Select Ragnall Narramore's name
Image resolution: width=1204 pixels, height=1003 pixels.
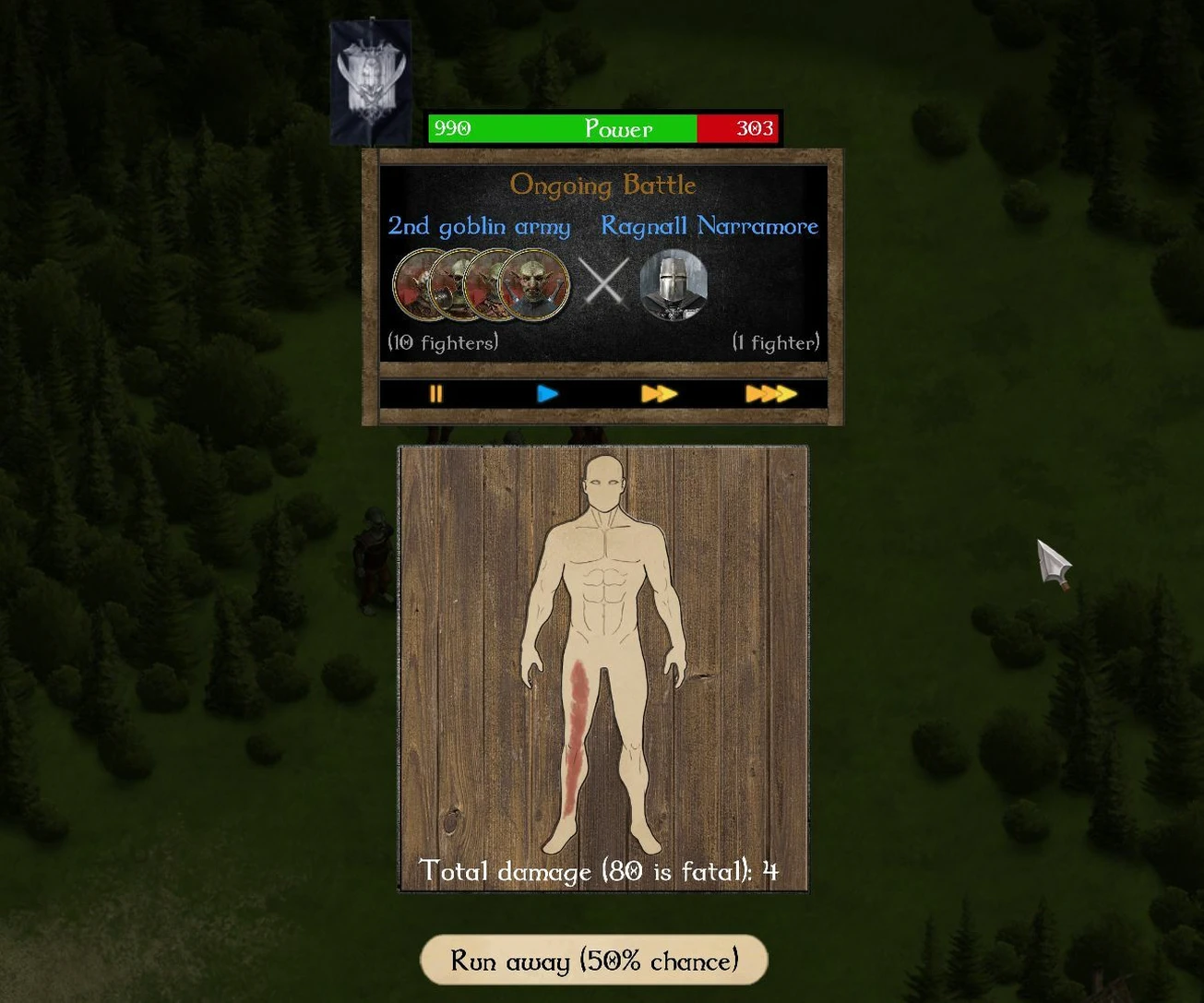pyautogui.click(x=709, y=226)
